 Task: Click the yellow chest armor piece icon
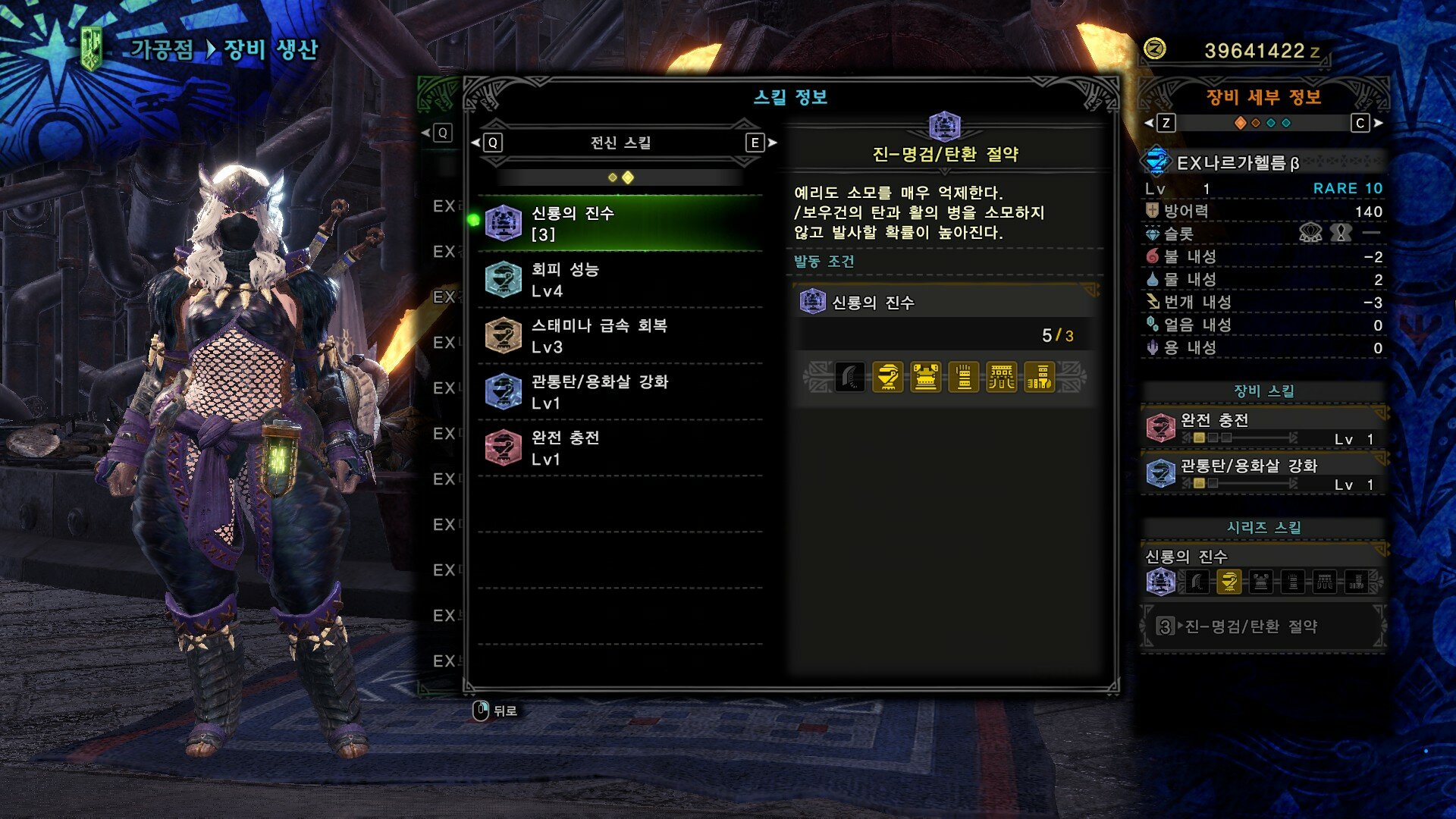pos(925,377)
